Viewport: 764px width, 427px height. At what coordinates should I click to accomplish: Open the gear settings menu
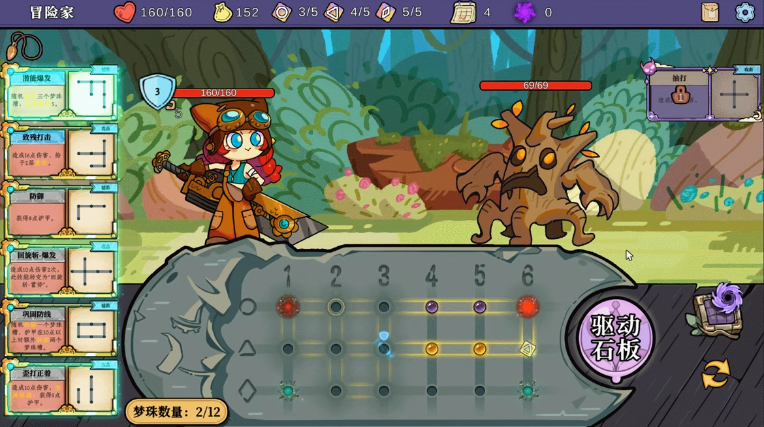(x=744, y=12)
